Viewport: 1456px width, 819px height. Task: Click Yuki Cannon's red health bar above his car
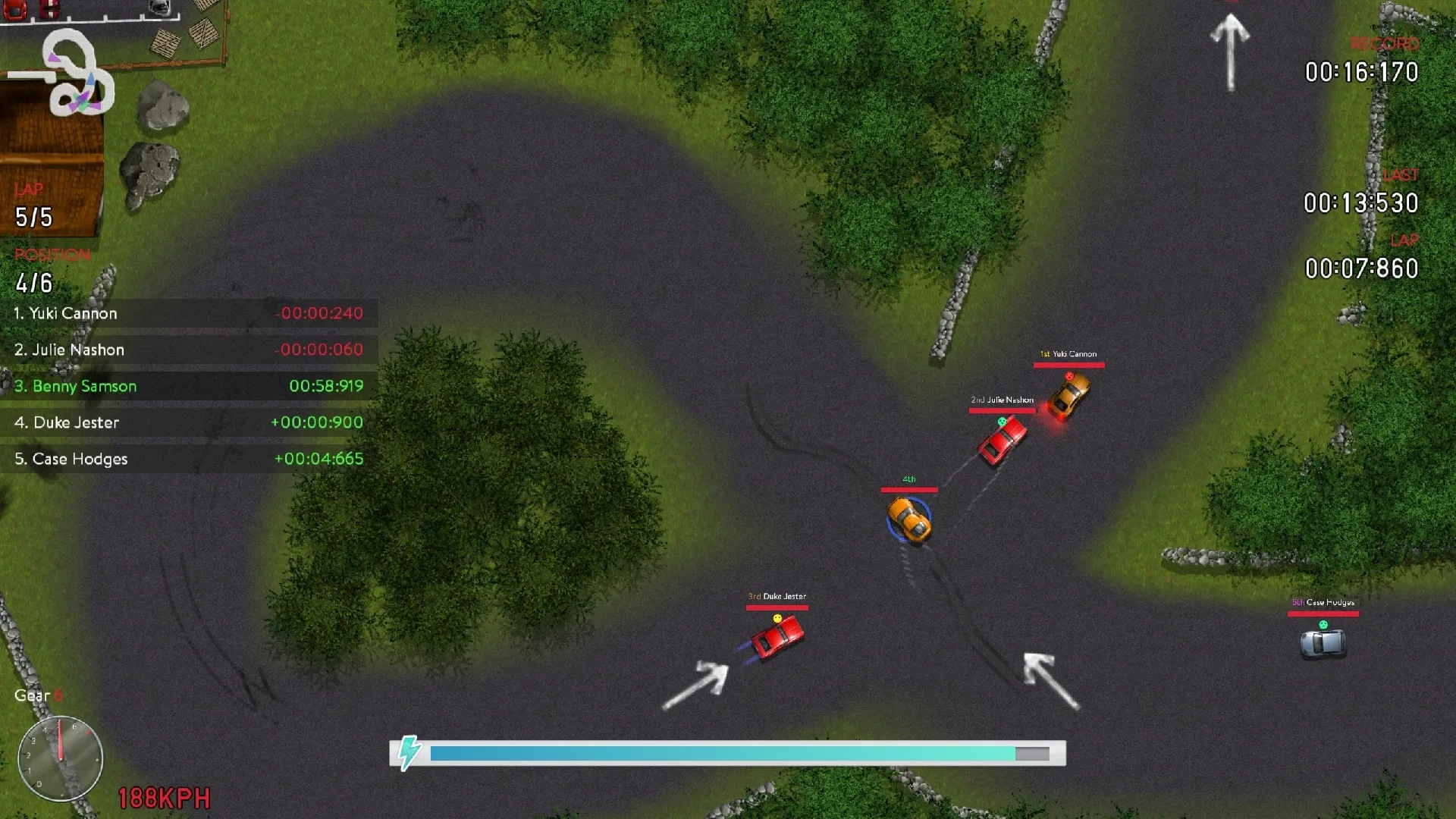[1068, 365]
